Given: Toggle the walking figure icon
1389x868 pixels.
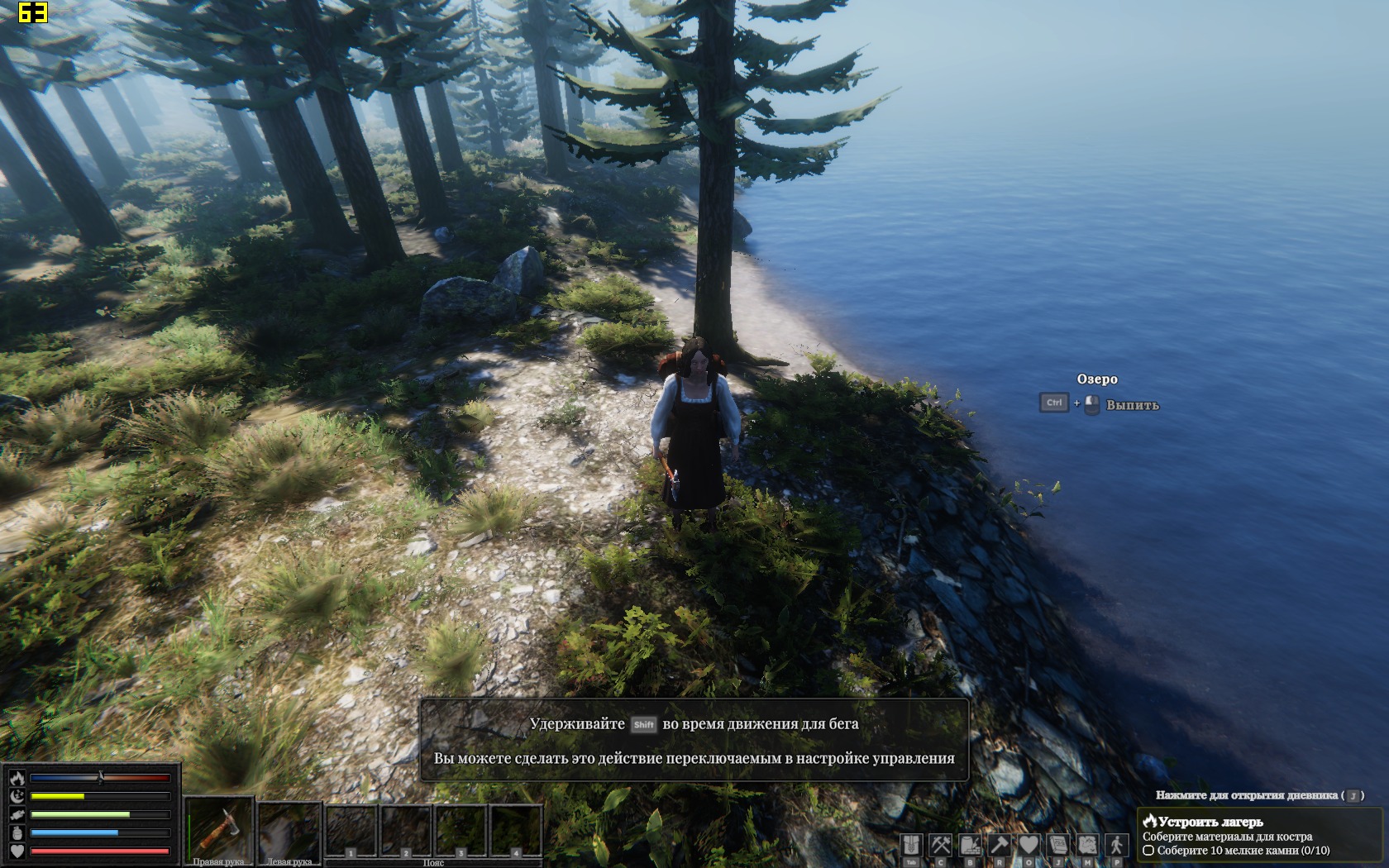Looking at the screenshot, I should click(1117, 845).
